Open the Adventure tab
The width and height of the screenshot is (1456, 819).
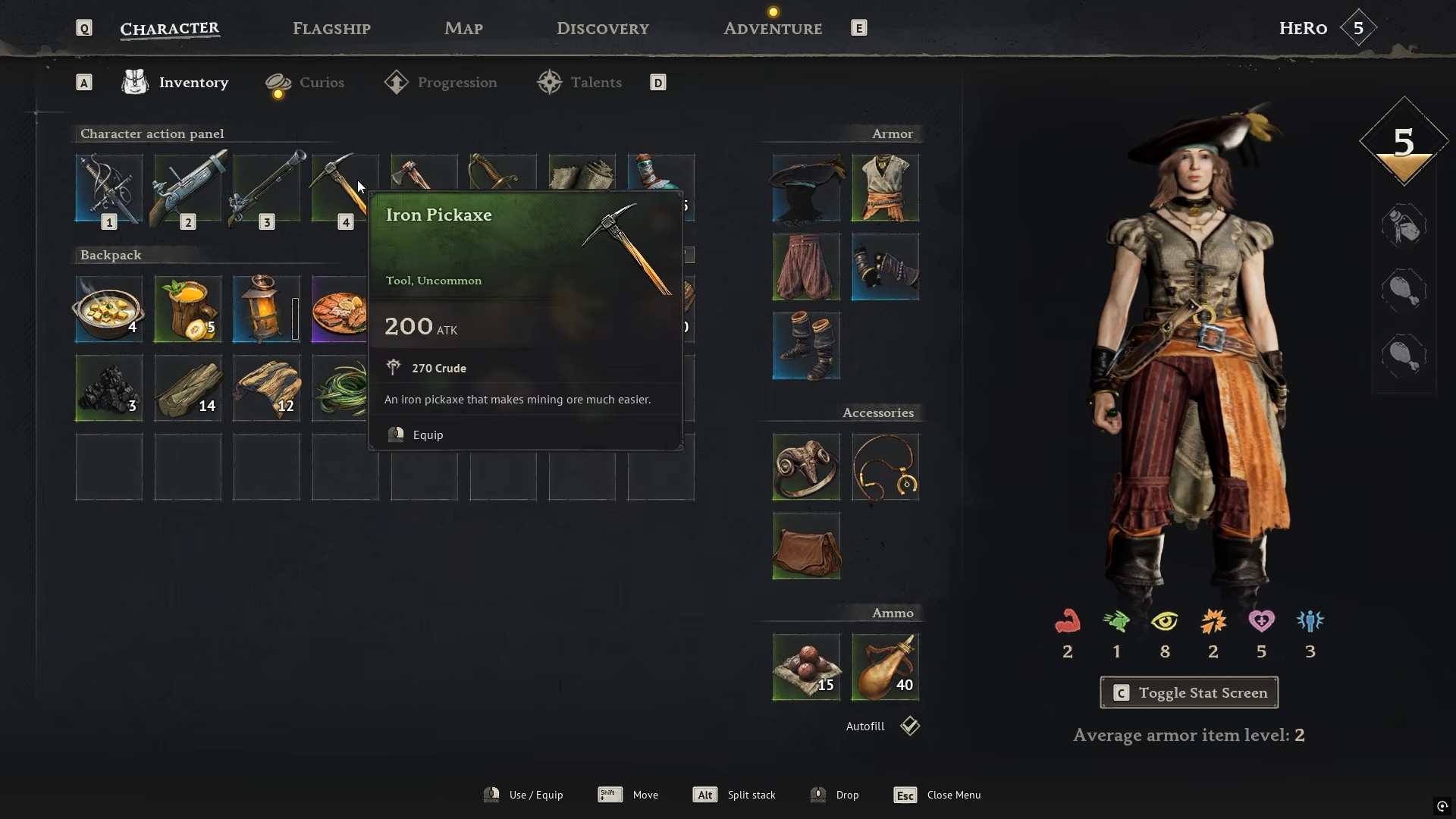(x=772, y=29)
